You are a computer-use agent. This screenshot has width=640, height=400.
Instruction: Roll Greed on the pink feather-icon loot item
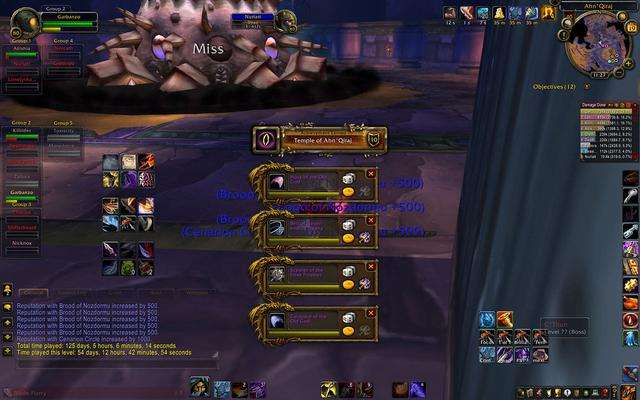(349, 192)
